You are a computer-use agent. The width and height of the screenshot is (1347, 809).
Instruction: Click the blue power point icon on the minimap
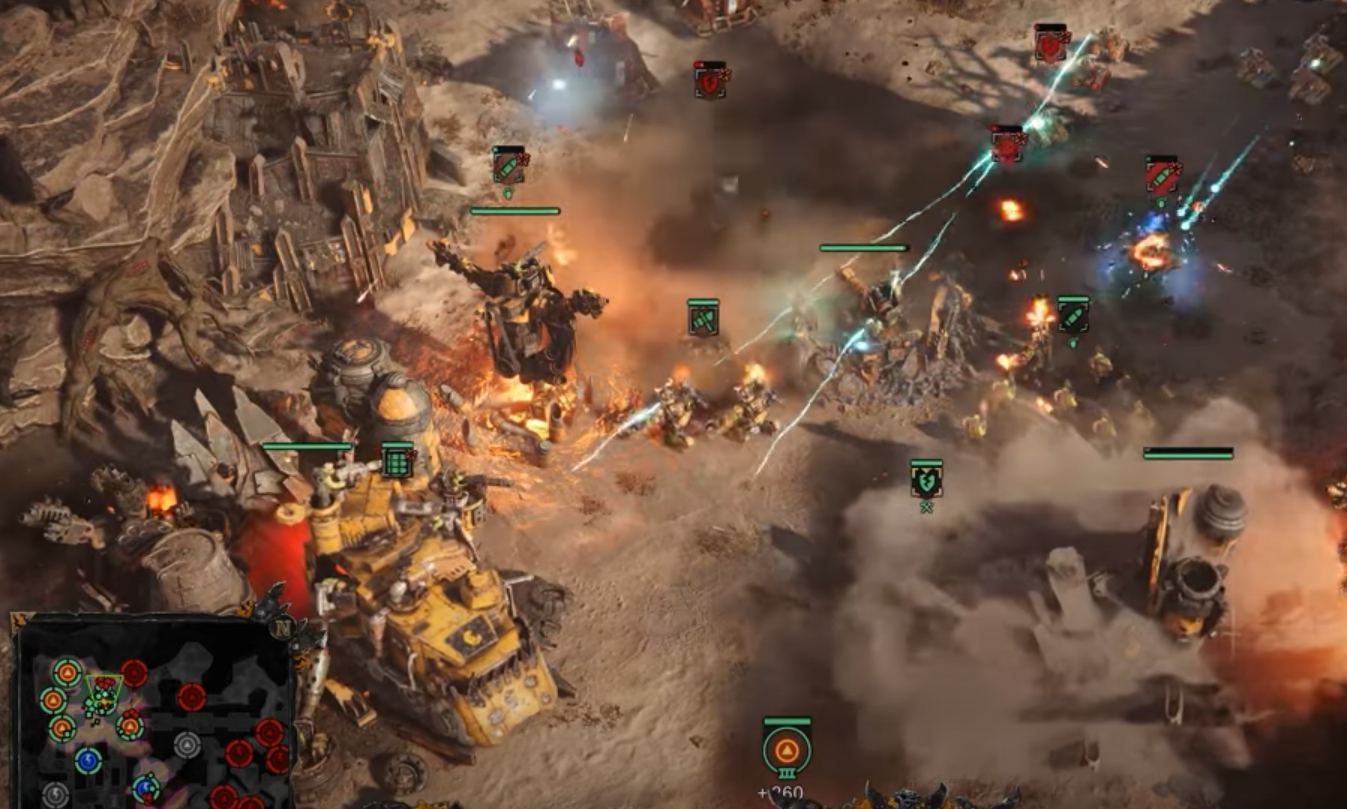tap(87, 760)
